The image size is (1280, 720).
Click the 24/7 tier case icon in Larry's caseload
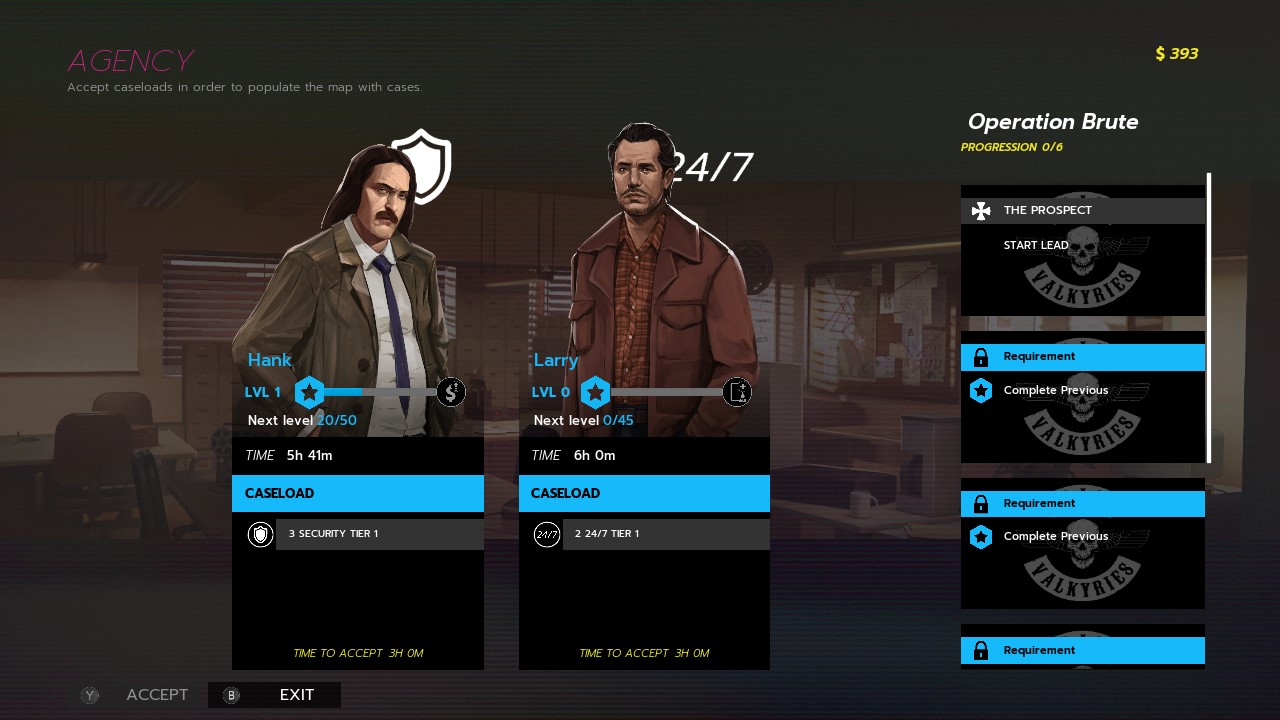pyautogui.click(x=546, y=533)
